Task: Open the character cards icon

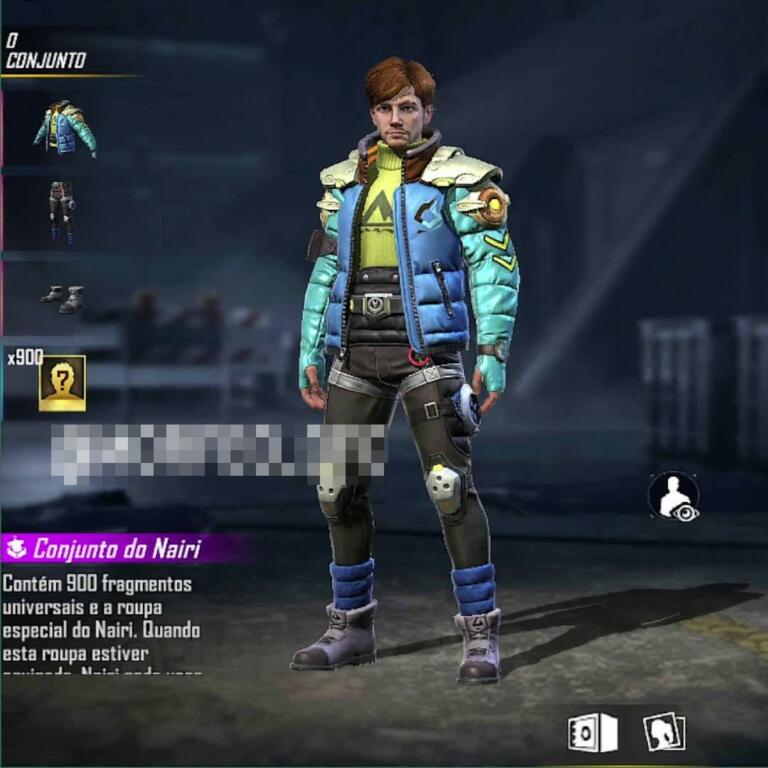Action: (663, 732)
